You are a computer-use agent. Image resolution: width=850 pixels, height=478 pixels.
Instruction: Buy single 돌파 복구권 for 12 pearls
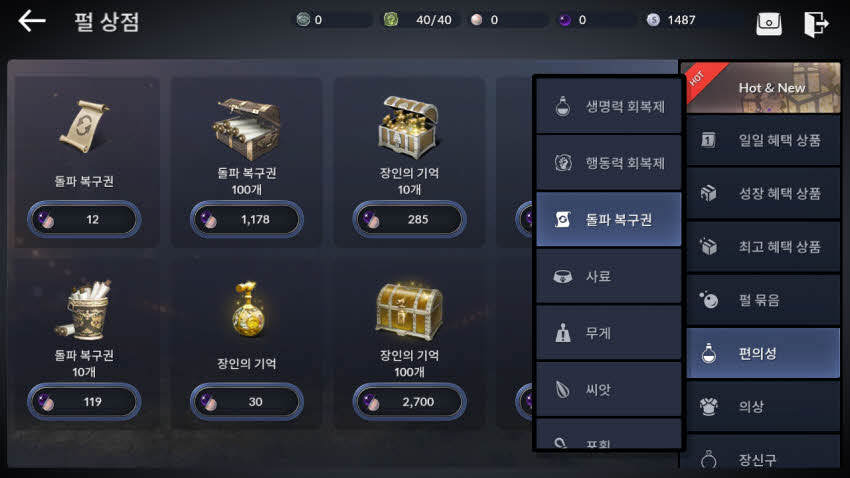pos(85,219)
